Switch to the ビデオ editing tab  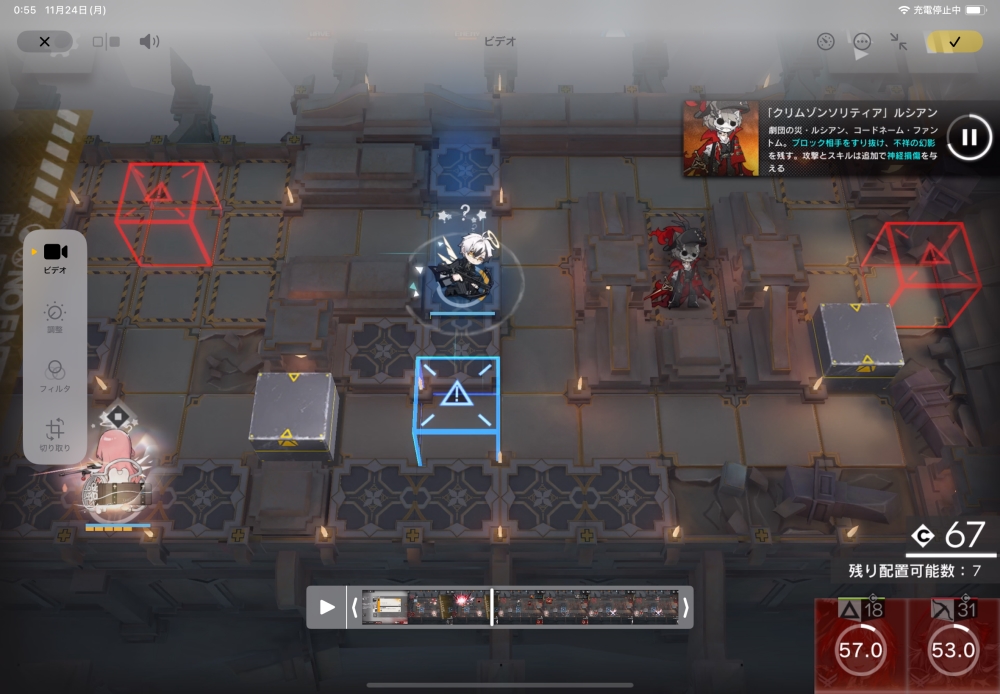(x=55, y=257)
